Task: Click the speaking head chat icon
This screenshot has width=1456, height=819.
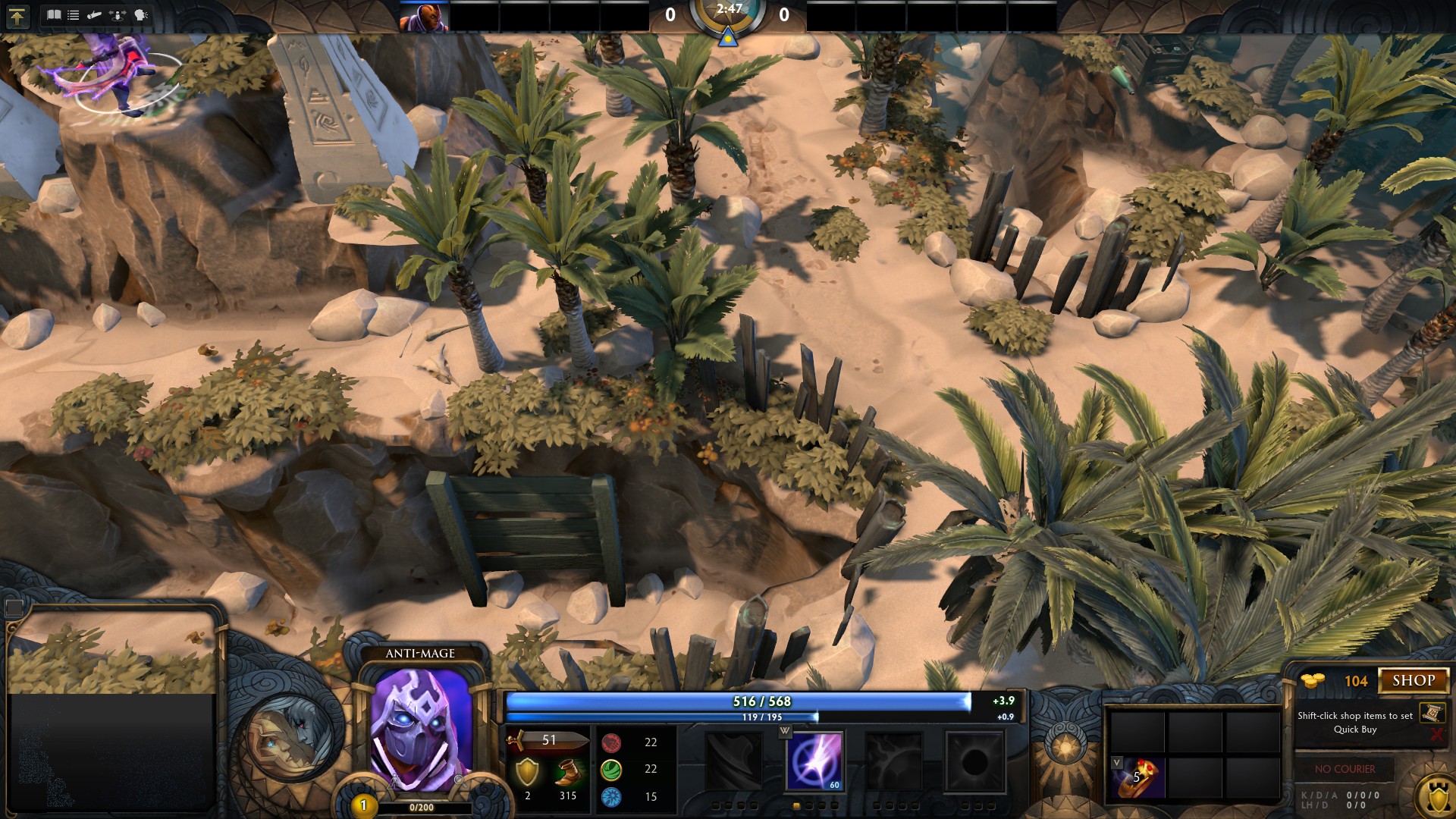Action: point(141,14)
